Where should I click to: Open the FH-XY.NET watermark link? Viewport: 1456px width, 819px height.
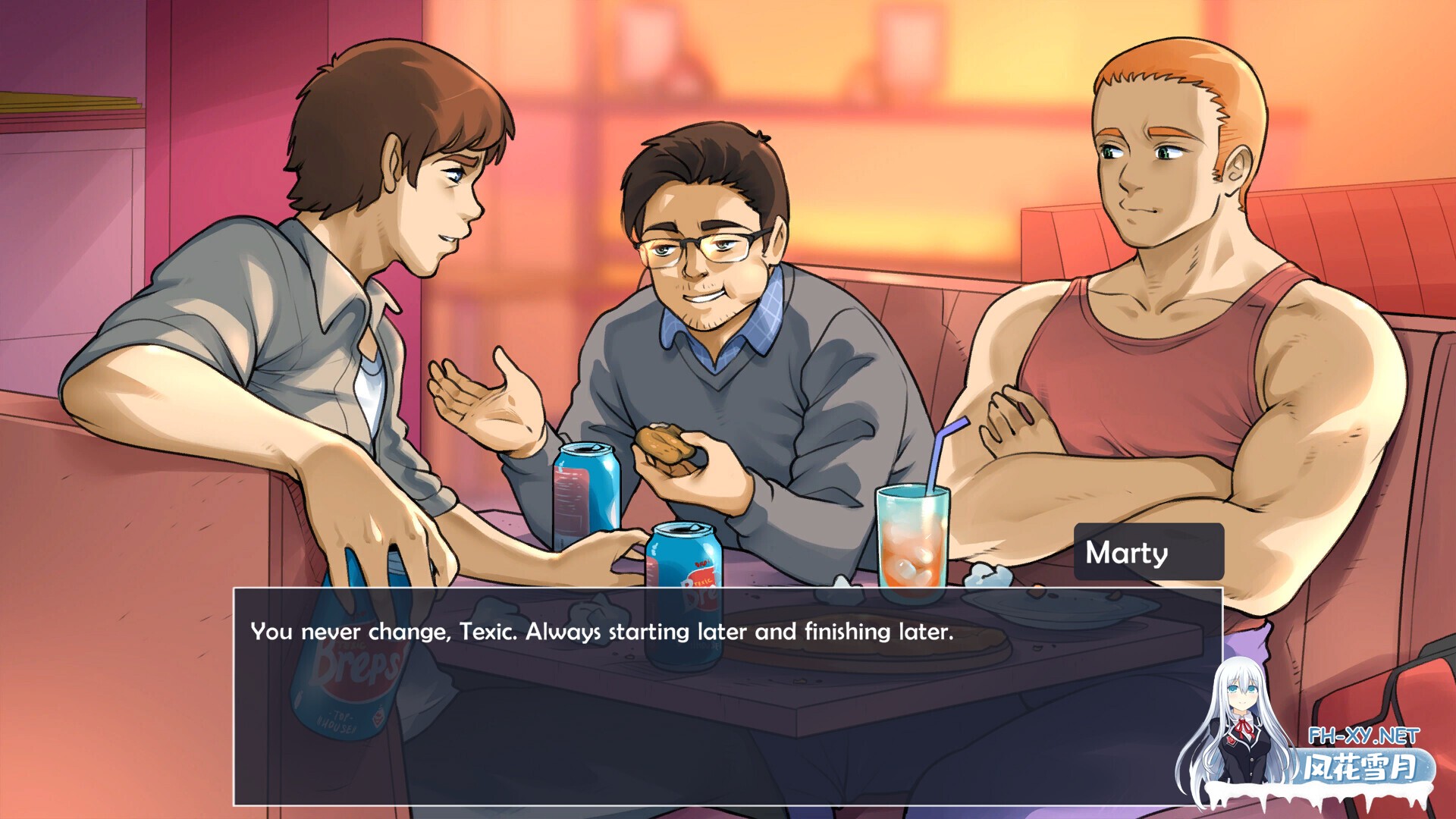pyautogui.click(x=1363, y=736)
